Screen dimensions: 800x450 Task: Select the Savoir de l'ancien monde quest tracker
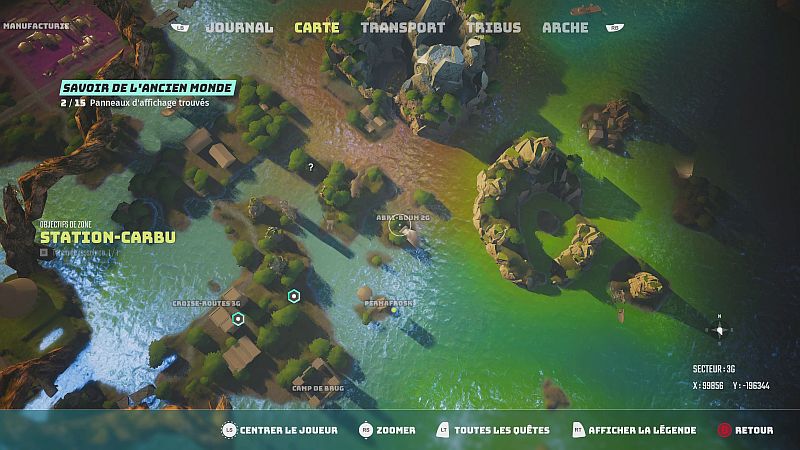pos(147,88)
